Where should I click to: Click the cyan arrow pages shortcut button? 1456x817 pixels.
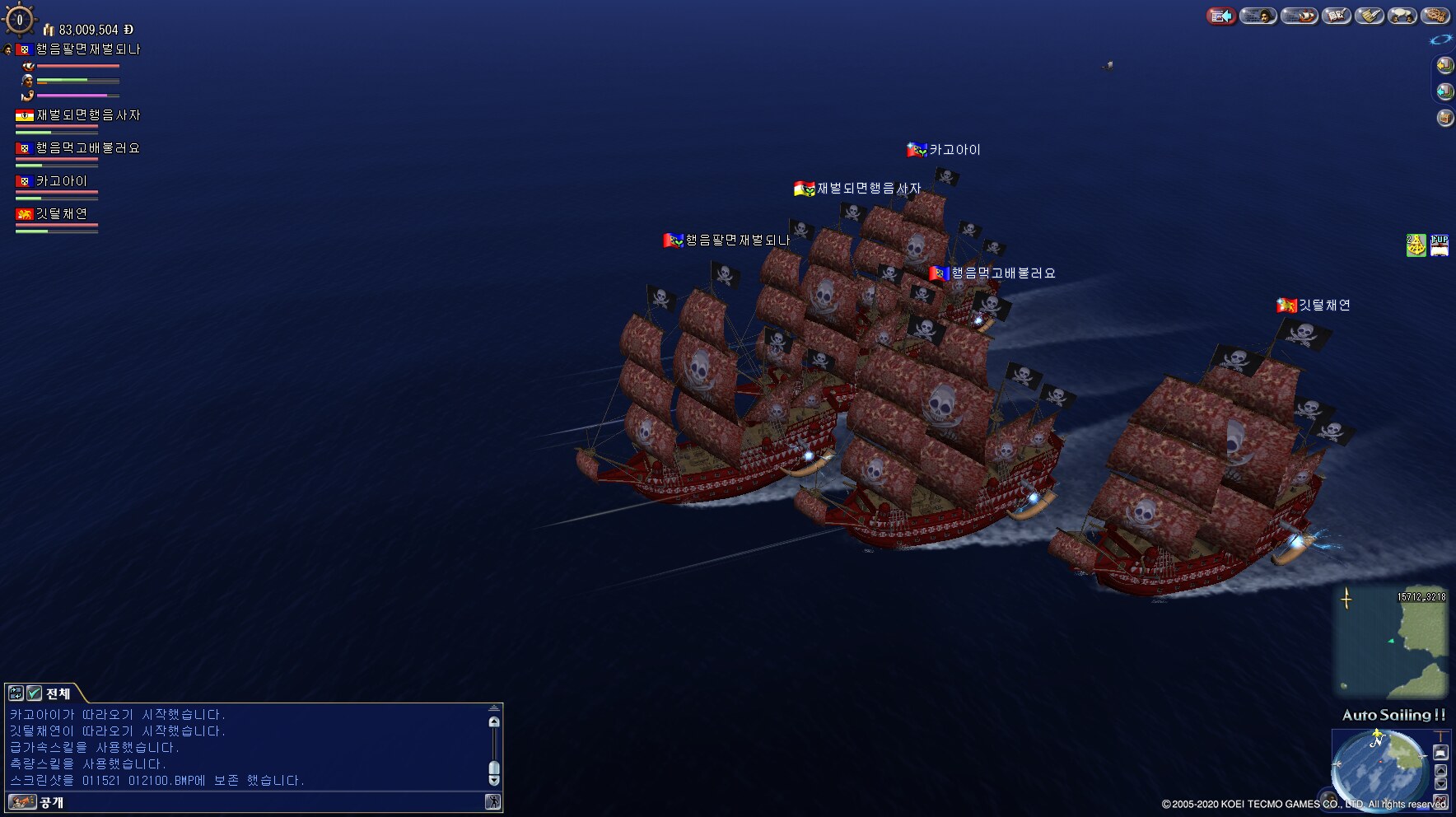click(x=1444, y=91)
